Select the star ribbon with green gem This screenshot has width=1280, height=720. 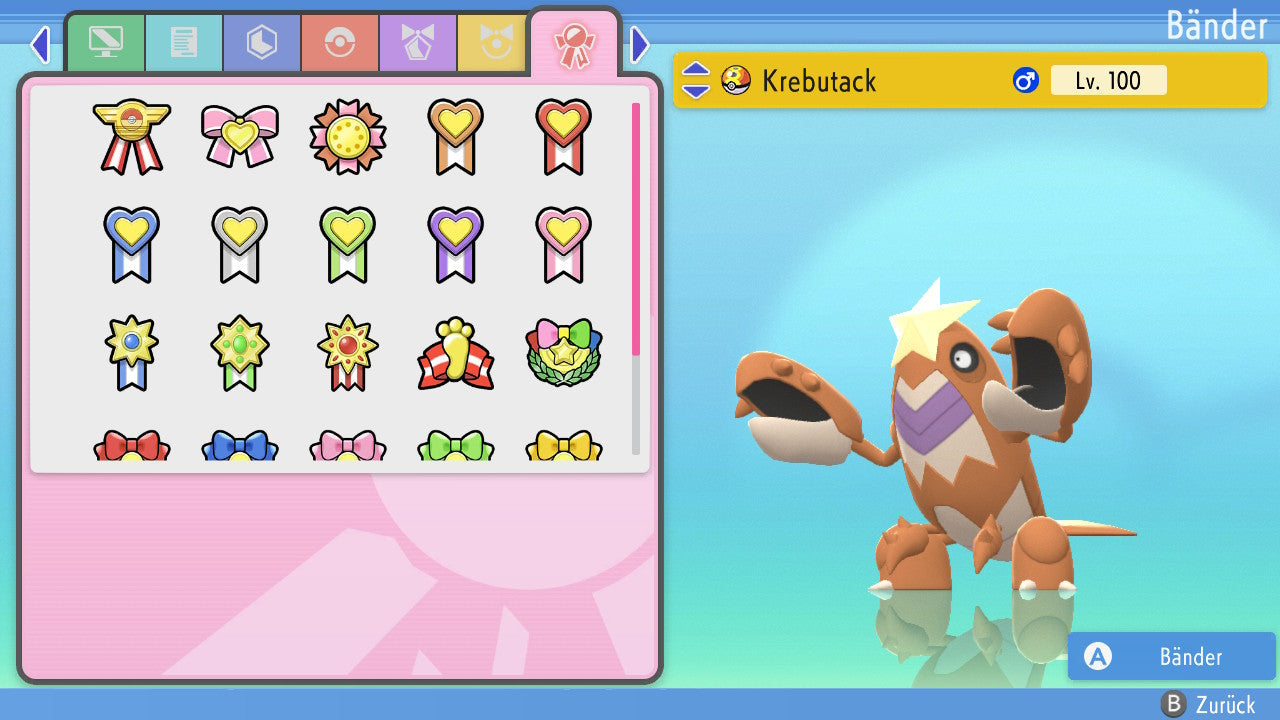click(x=239, y=353)
